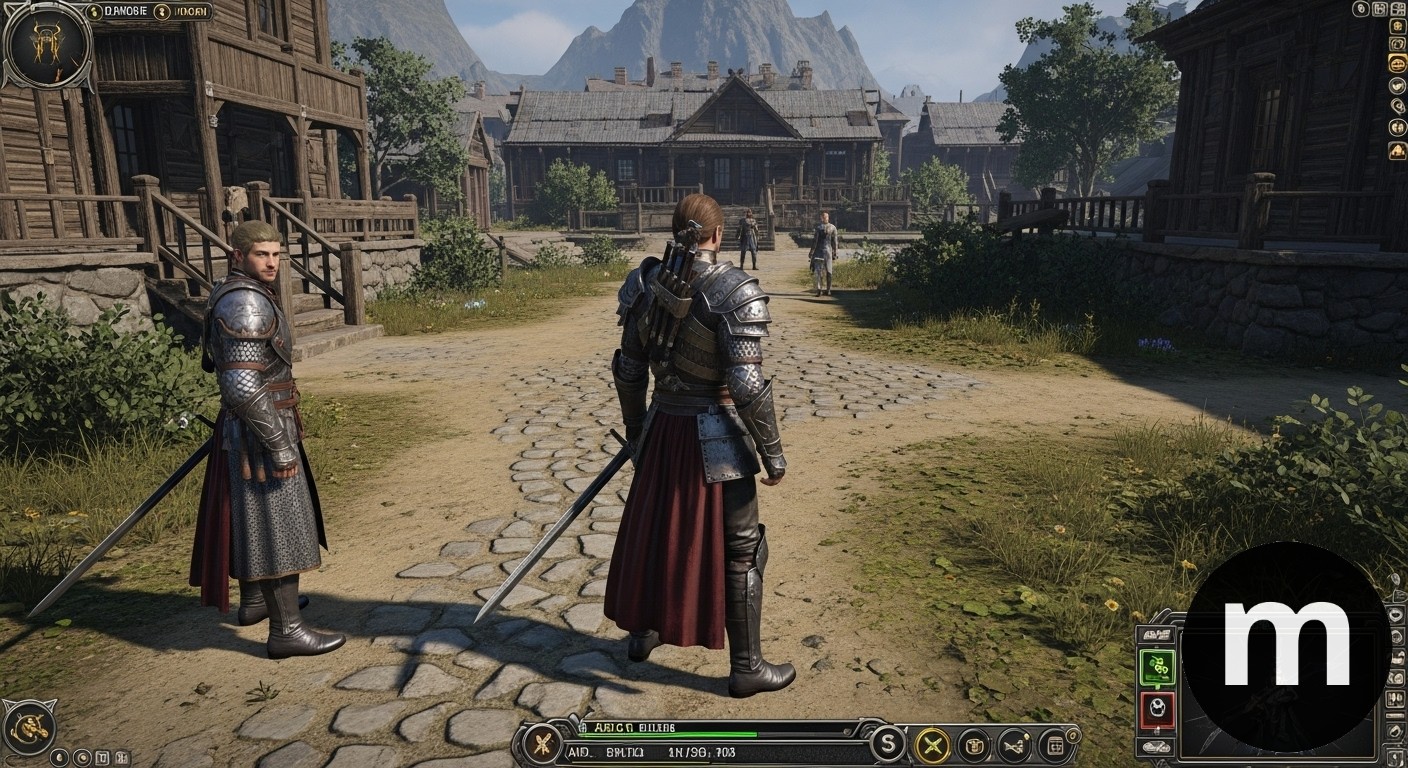Click the golden beast emblem icon
The image size is (1408, 768).
[28, 725]
